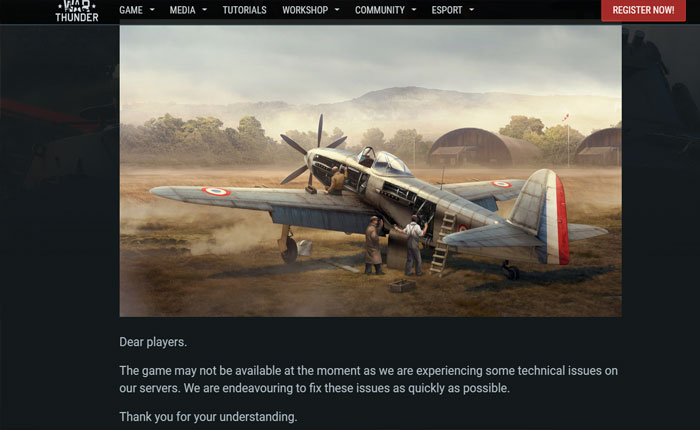Screen dimensions: 700x430
Task: Go to the Tutorials page
Action: tap(244, 10)
